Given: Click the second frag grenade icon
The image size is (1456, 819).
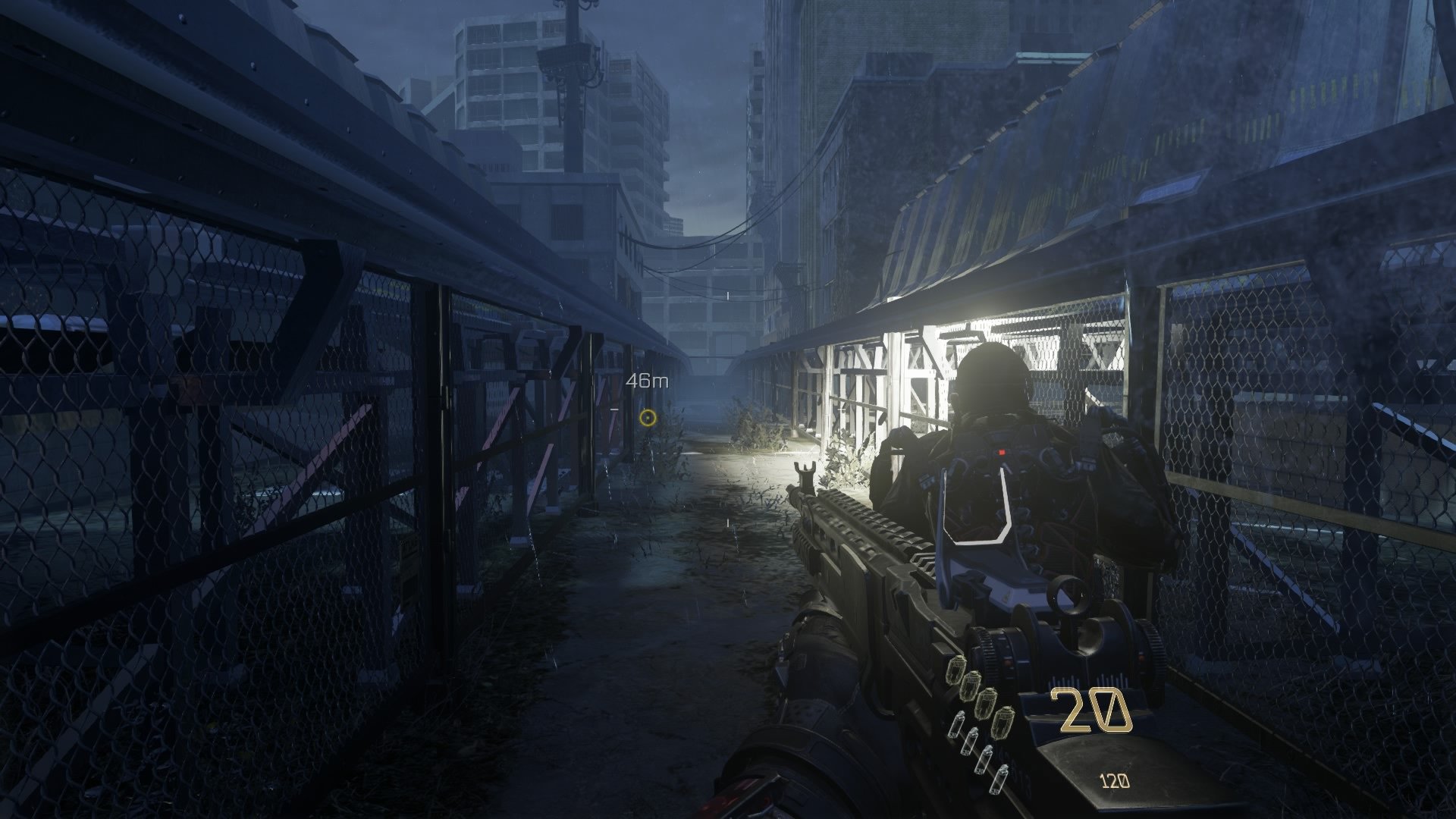Looking at the screenshot, I should [971, 686].
